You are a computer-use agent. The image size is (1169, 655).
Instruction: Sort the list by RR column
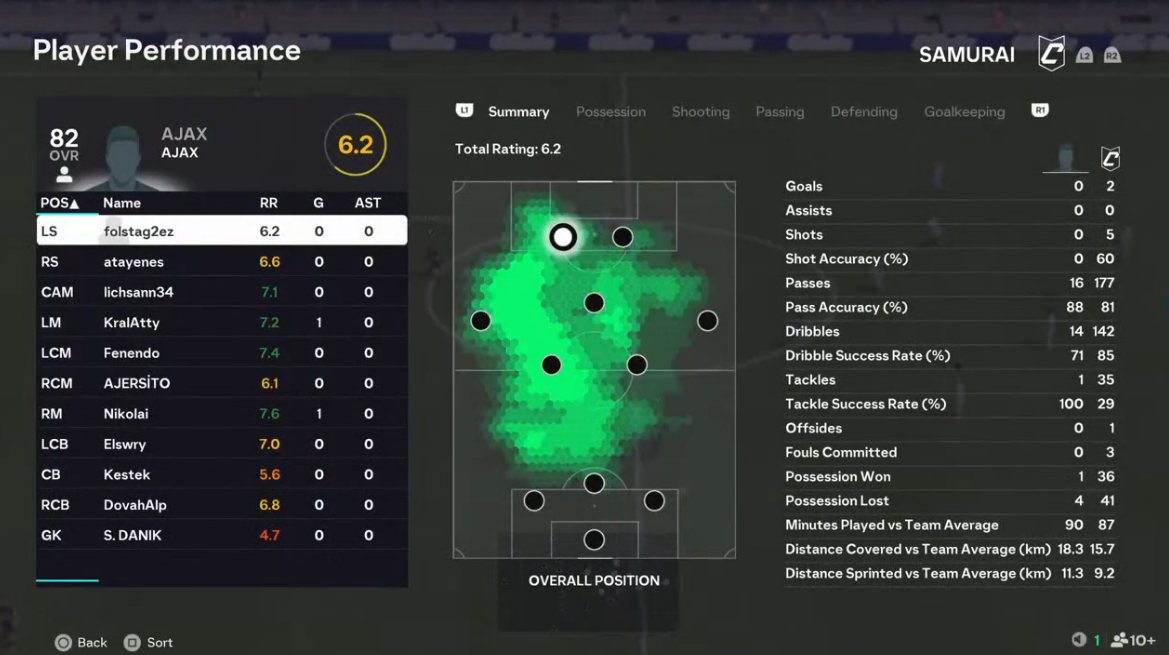(x=268, y=203)
